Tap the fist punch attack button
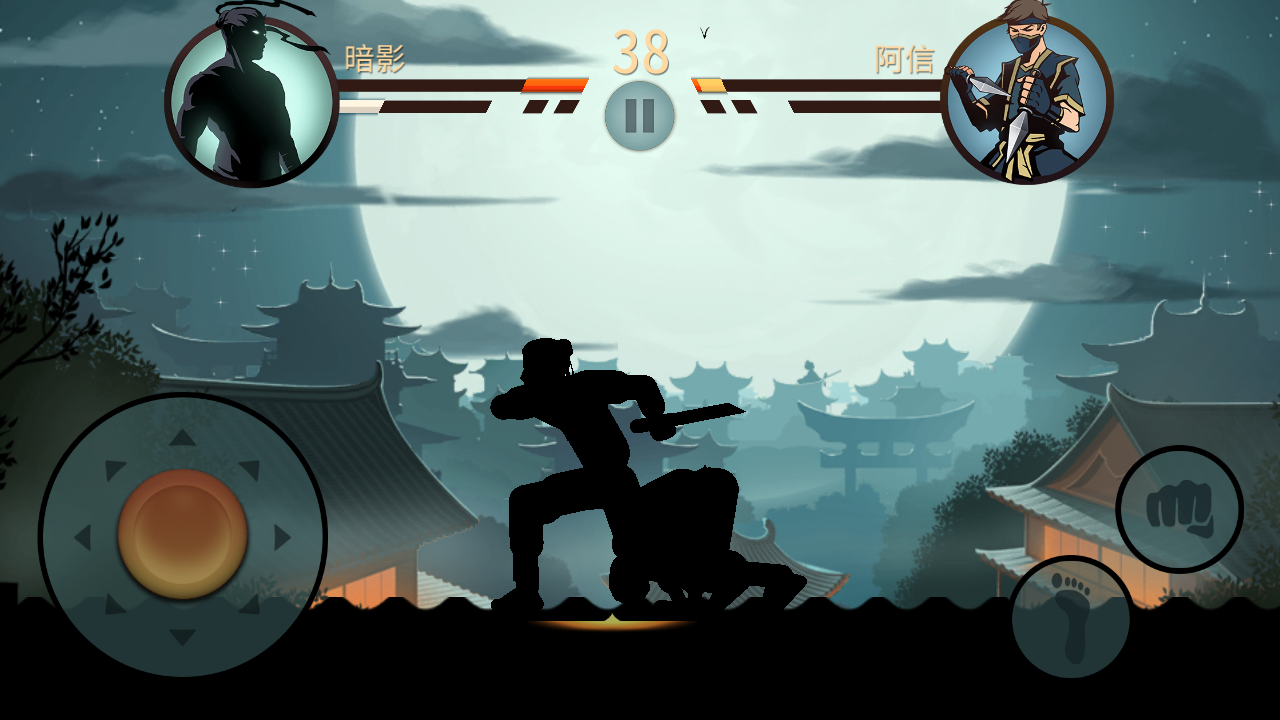This screenshot has width=1280, height=720. click(1179, 509)
